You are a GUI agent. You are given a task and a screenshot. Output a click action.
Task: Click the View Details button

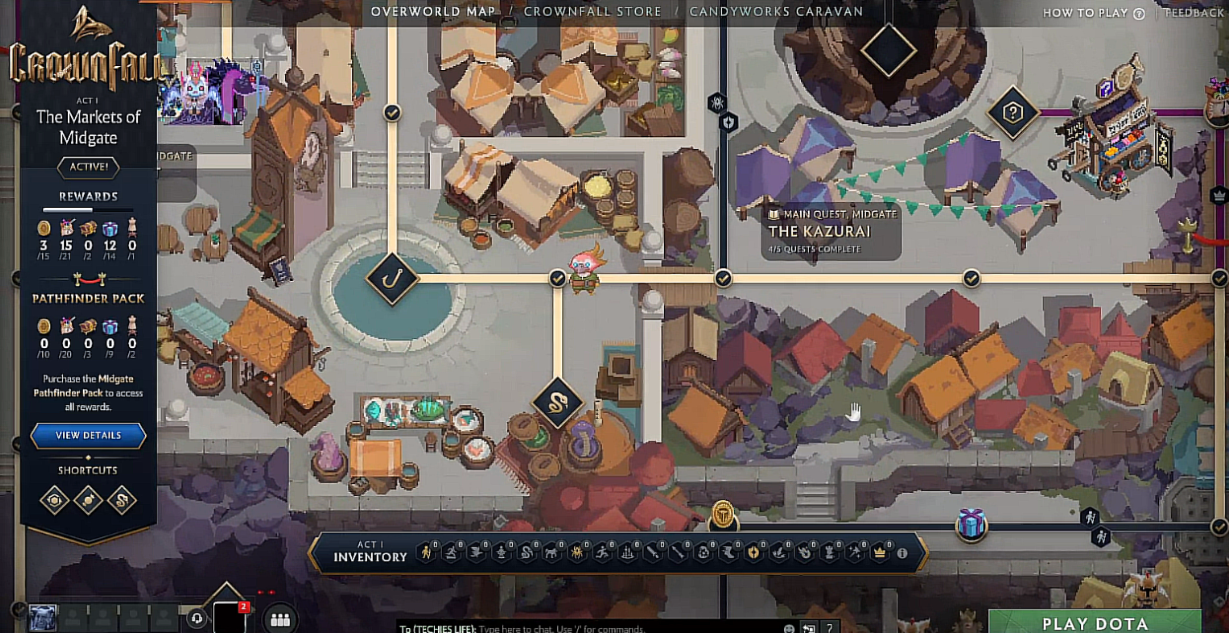[88, 436]
